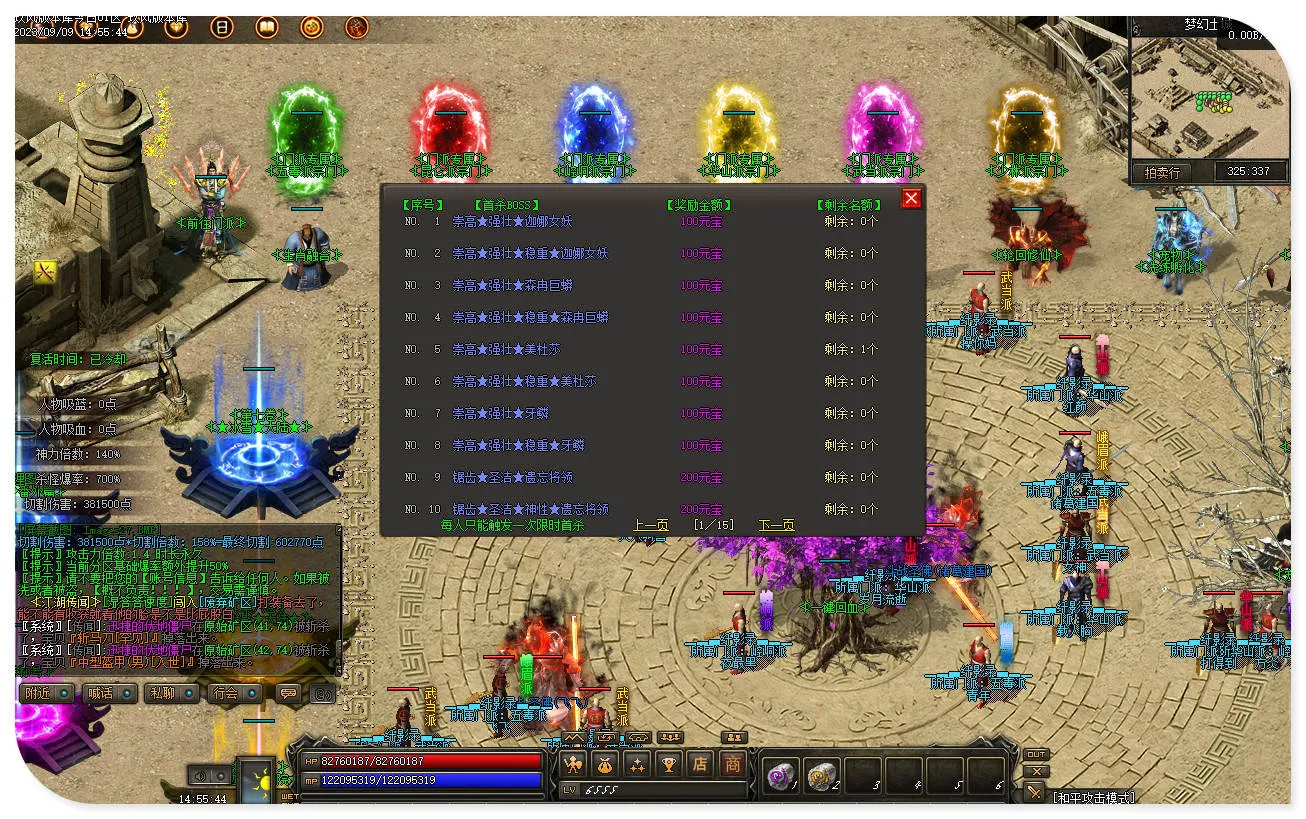Use the item in hotbar slot 1
This screenshot has height=819, width=1306.
(780, 776)
